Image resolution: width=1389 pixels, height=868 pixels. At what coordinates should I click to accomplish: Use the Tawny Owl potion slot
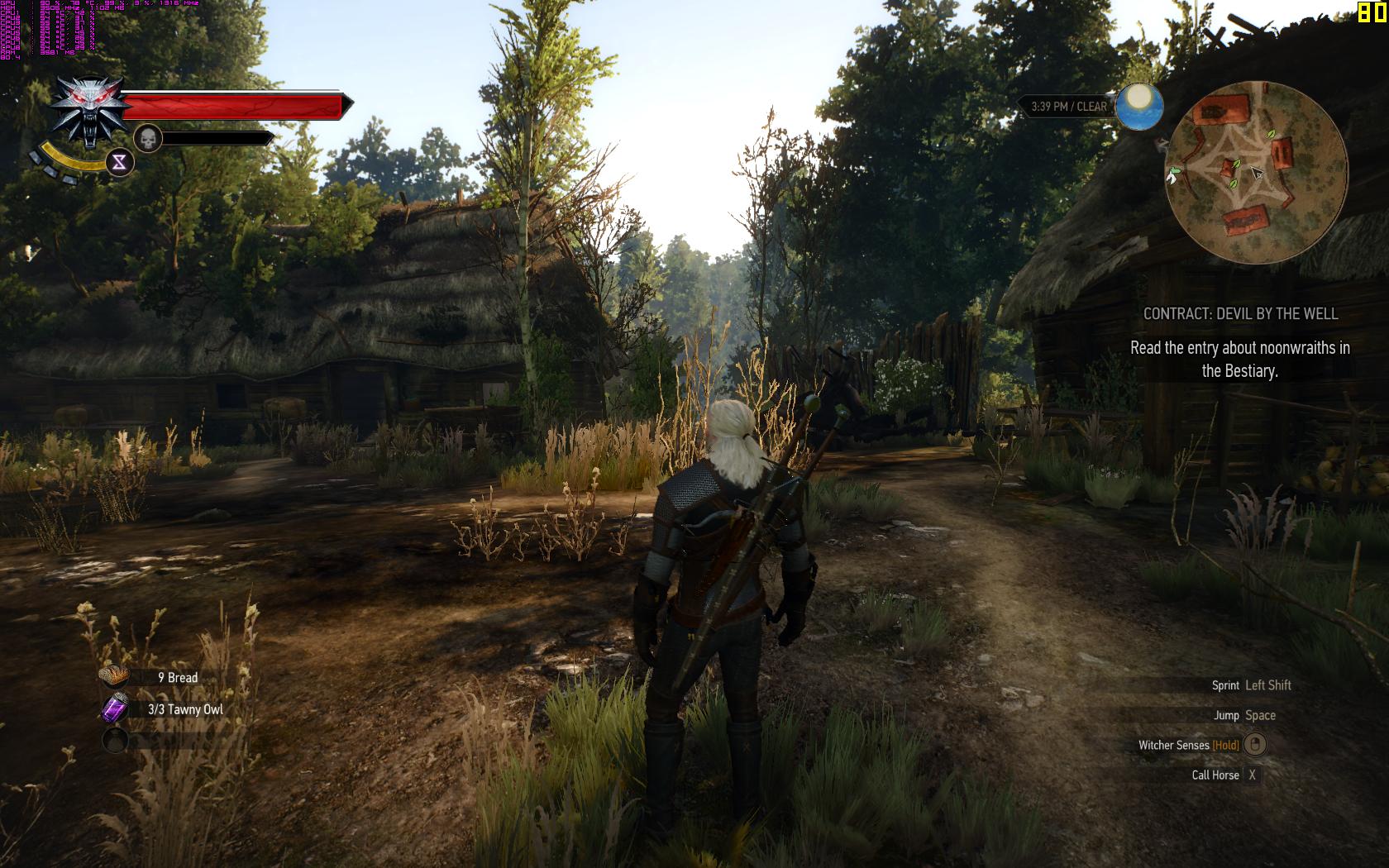115,709
